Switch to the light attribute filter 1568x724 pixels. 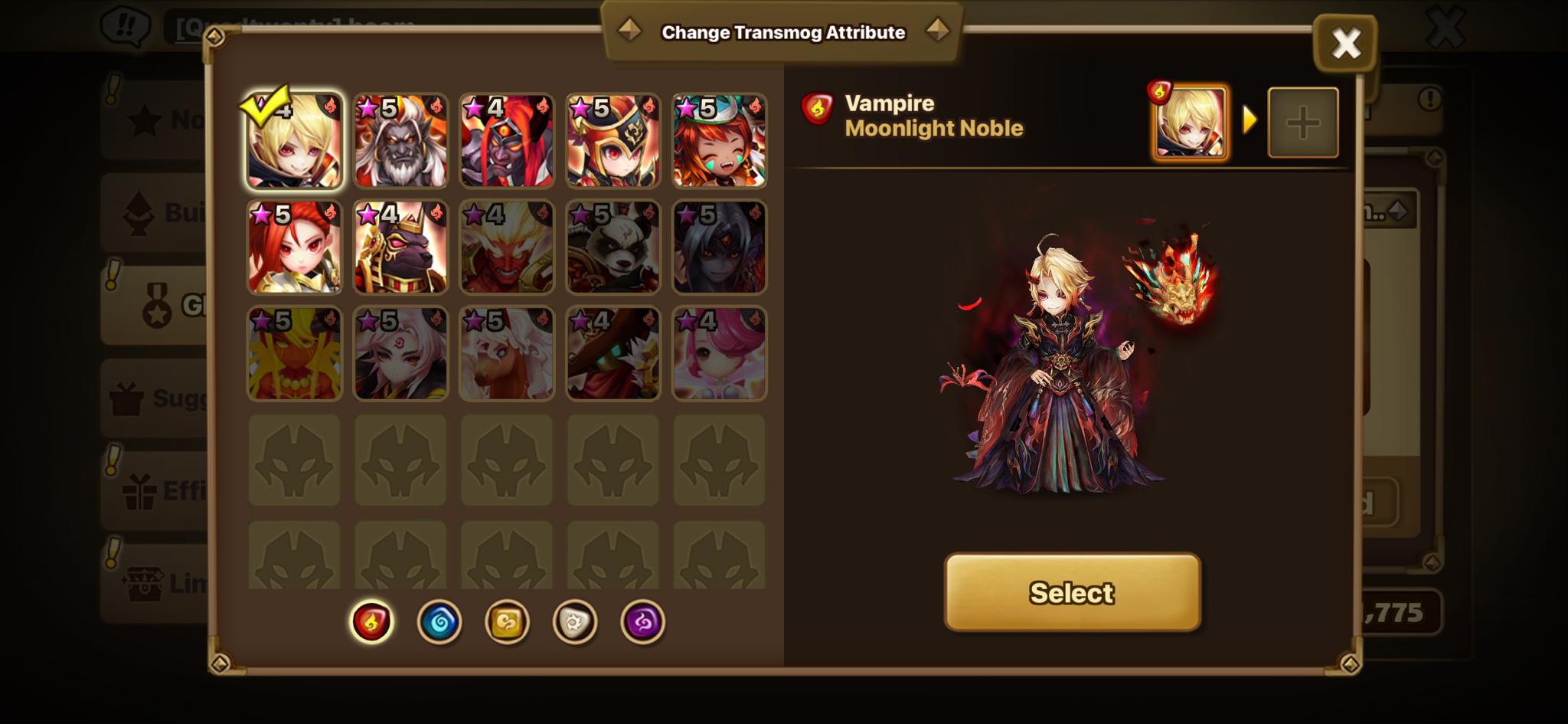point(575,621)
